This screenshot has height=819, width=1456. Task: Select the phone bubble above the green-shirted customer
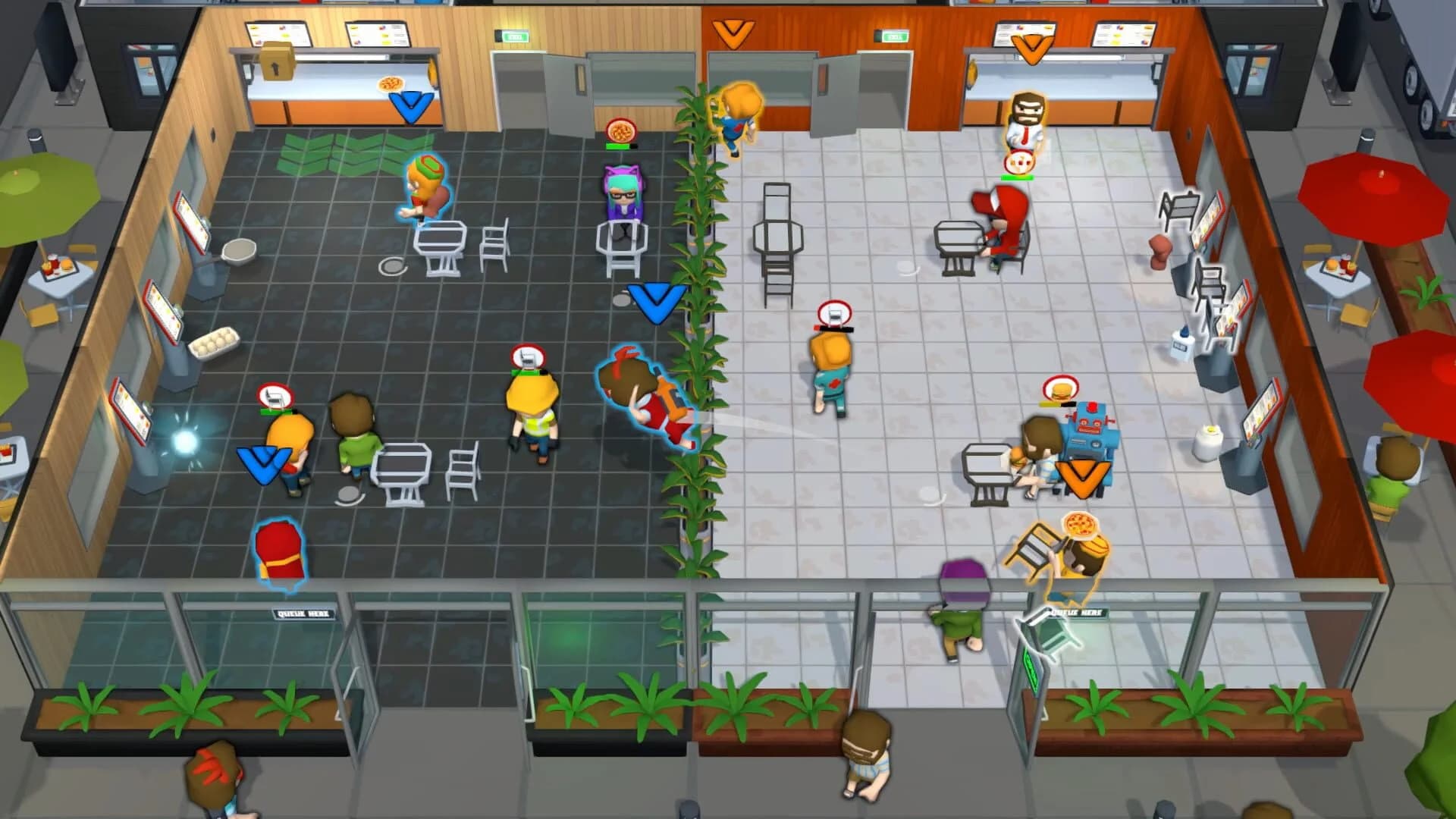click(273, 396)
